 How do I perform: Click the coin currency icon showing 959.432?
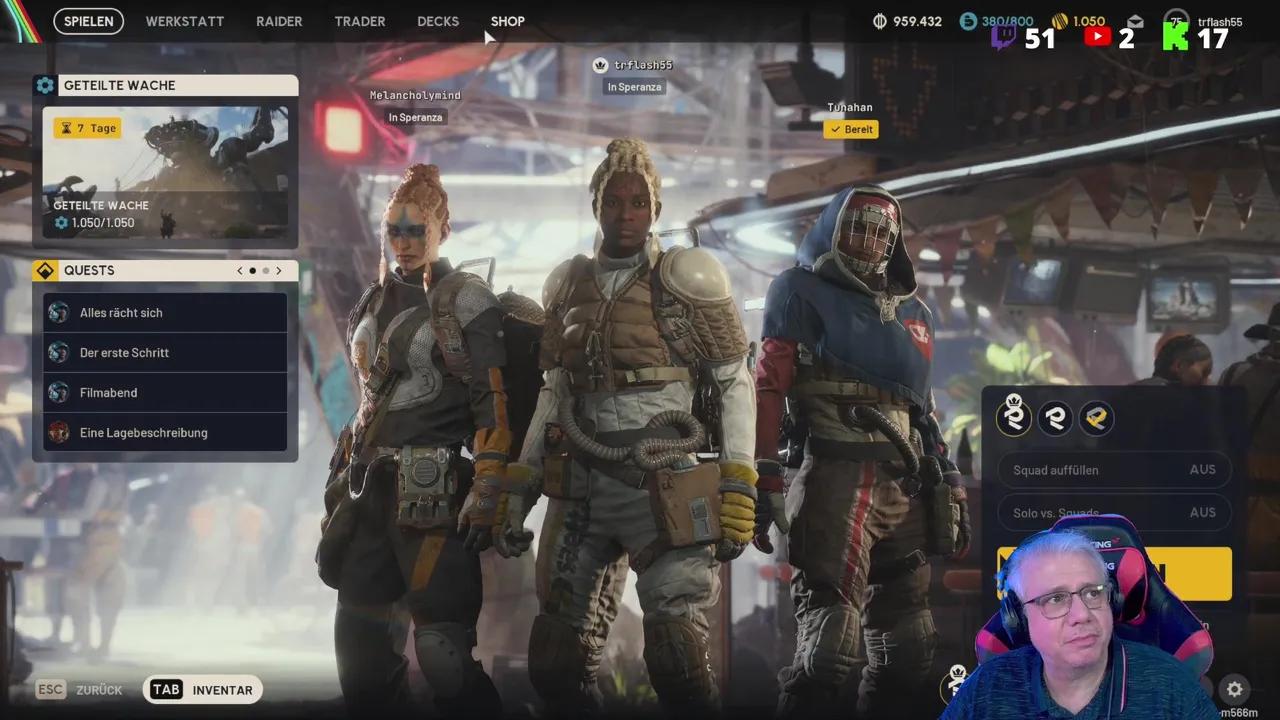click(x=879, y=20)
